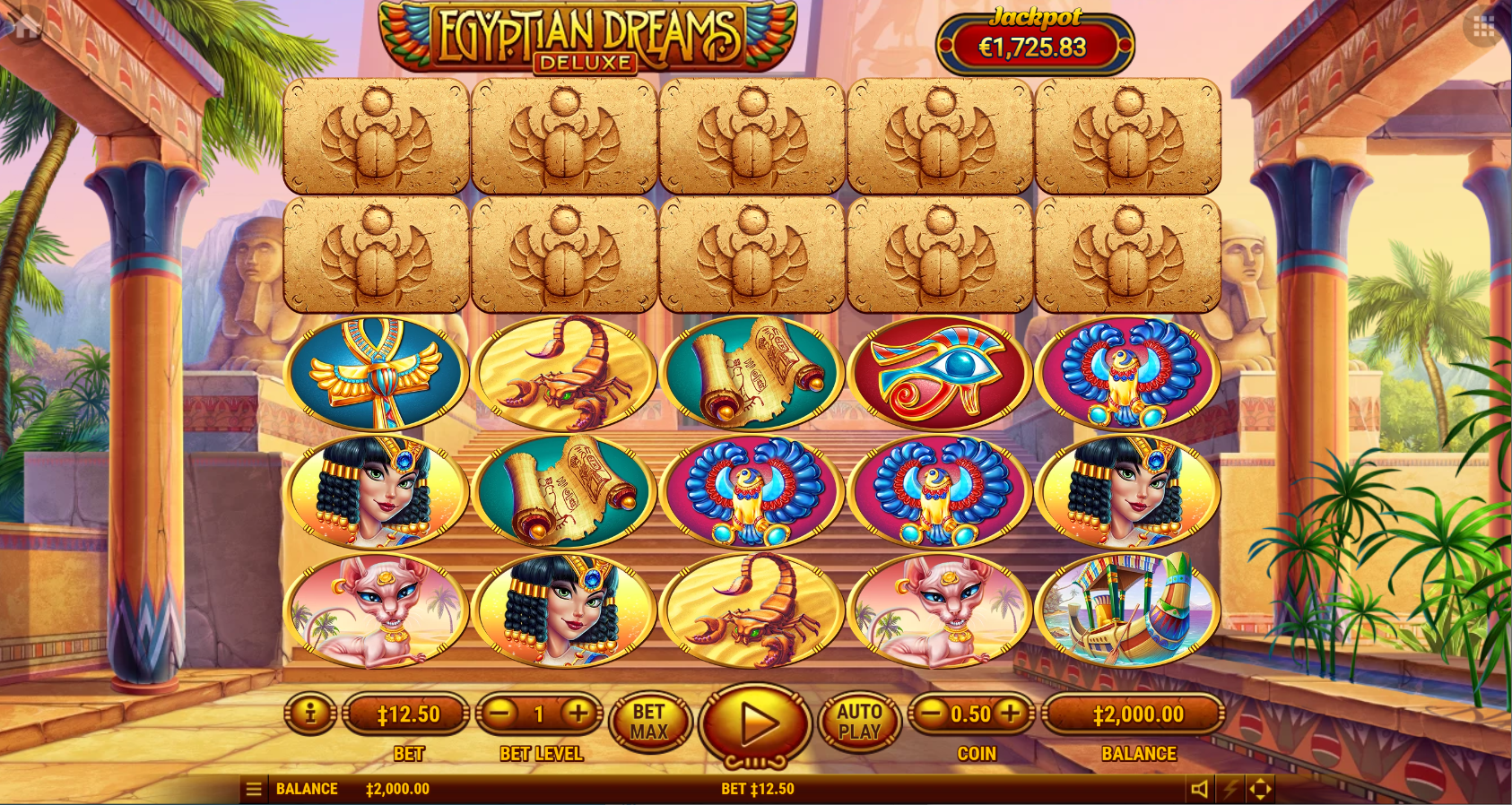Switch to fullscreen with the arrows icon
1512x805 pixels.
(1260, 789)
